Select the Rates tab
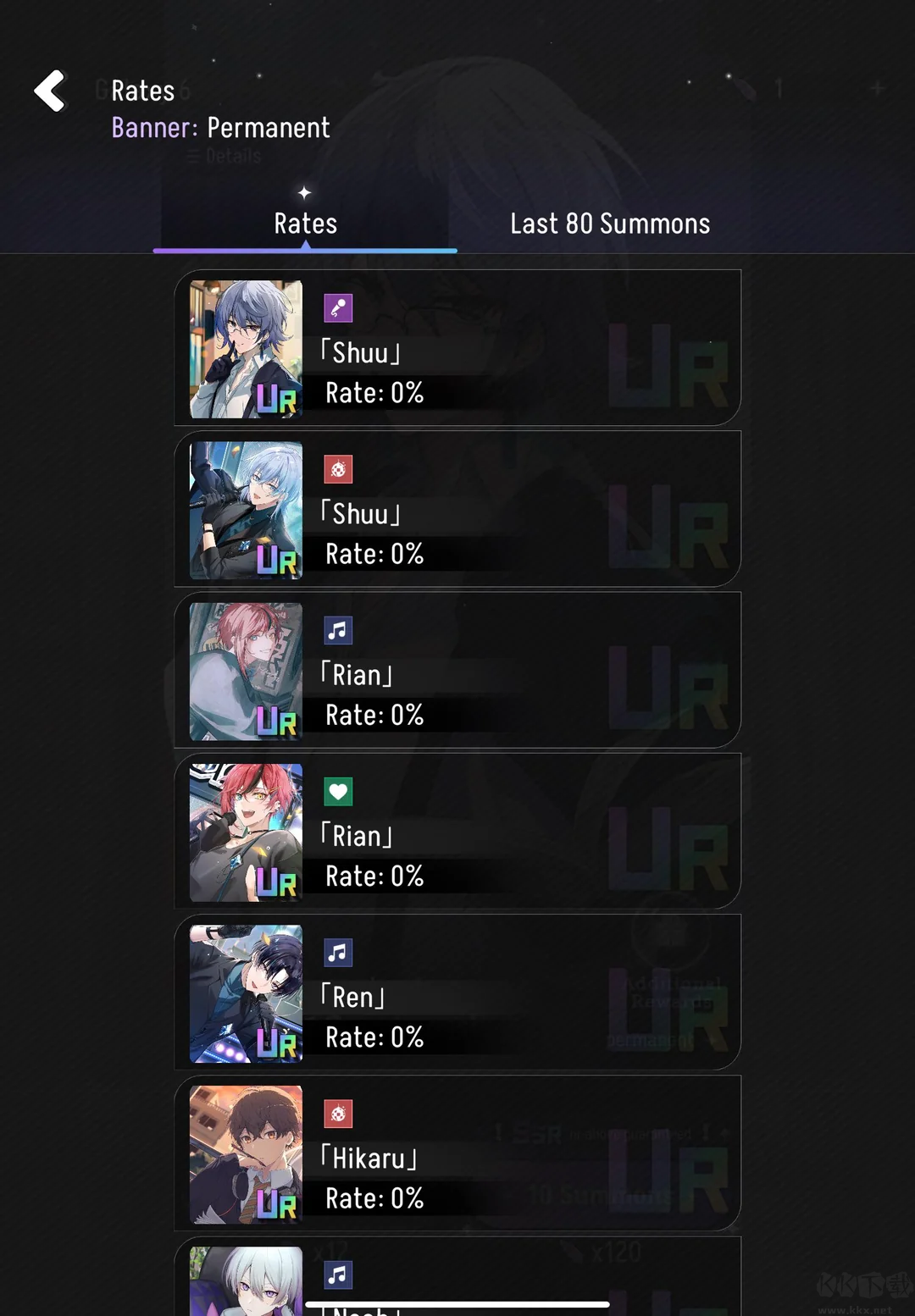 click(305, 224)
